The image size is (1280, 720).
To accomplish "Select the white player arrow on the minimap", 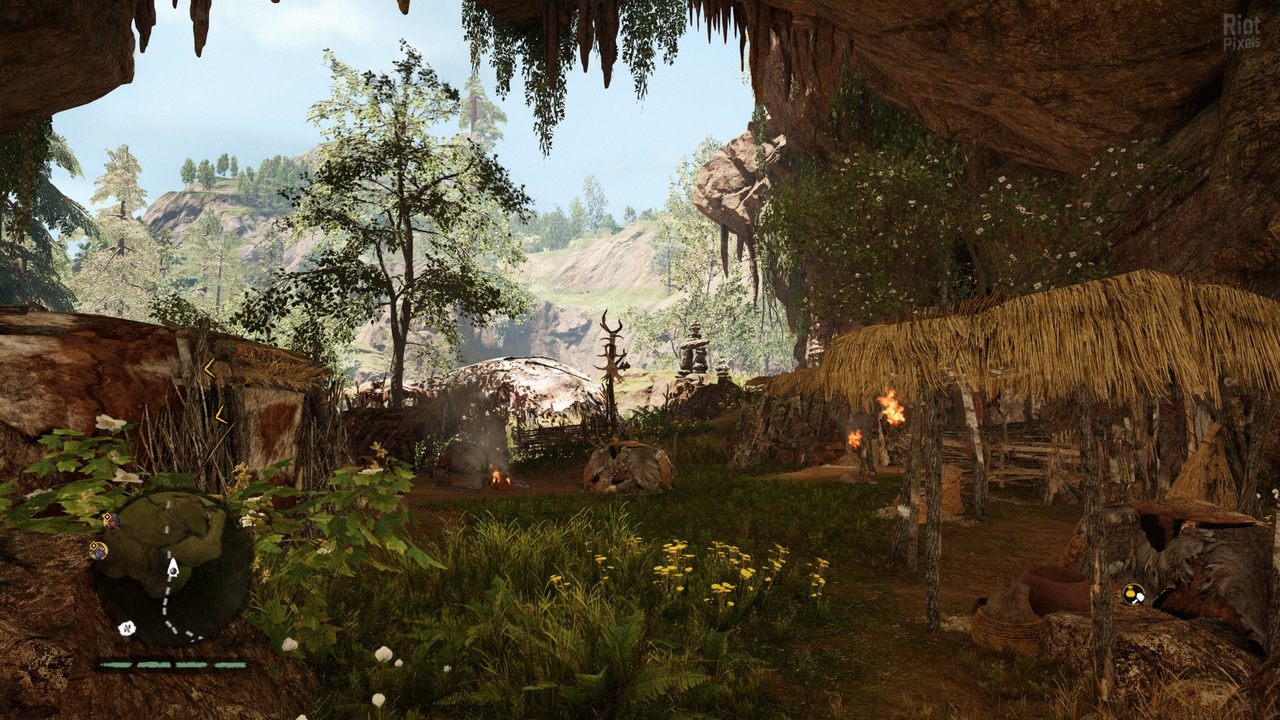I will tap(172, 568).
